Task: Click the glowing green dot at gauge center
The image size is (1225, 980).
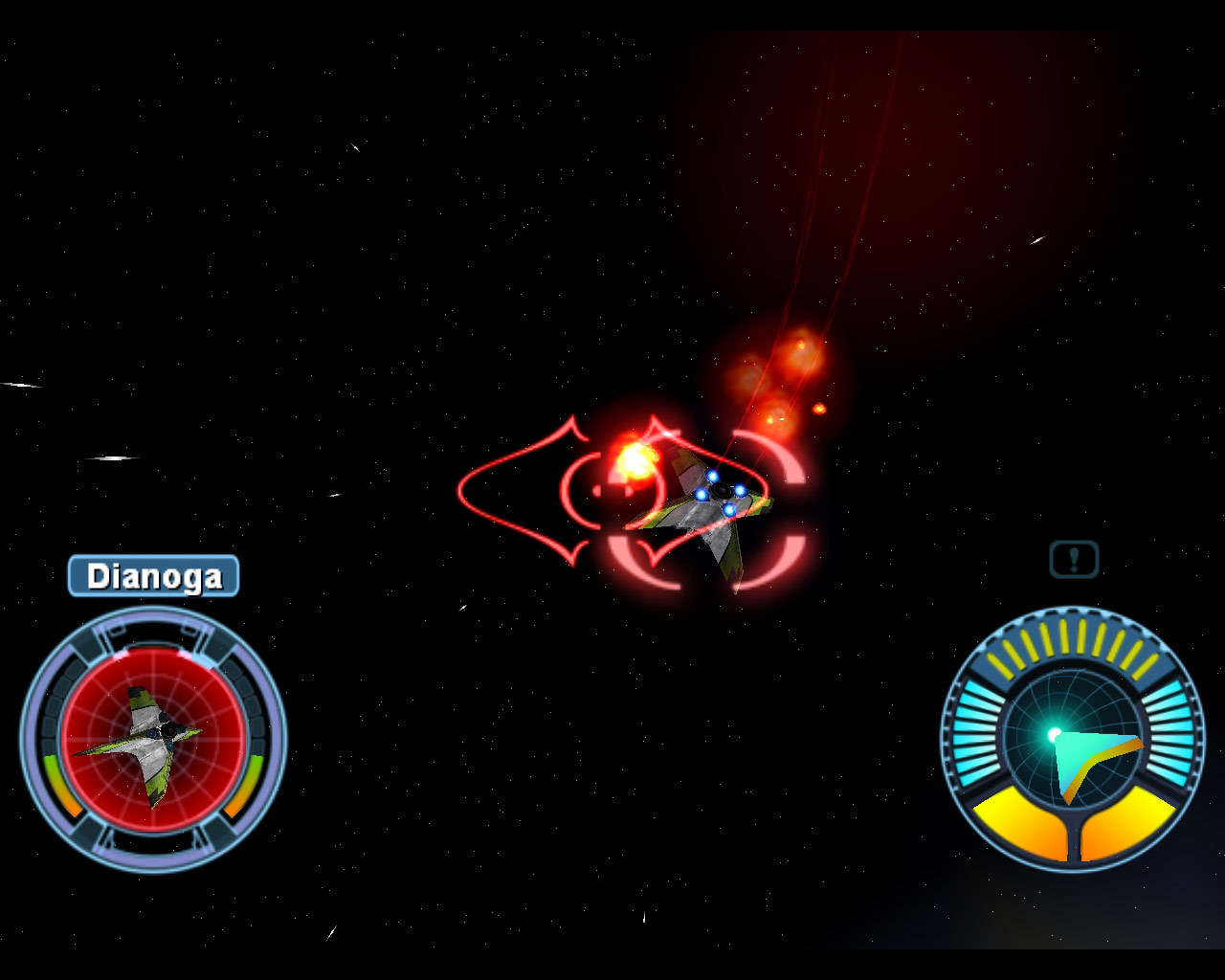Action: pos(1056,732)
